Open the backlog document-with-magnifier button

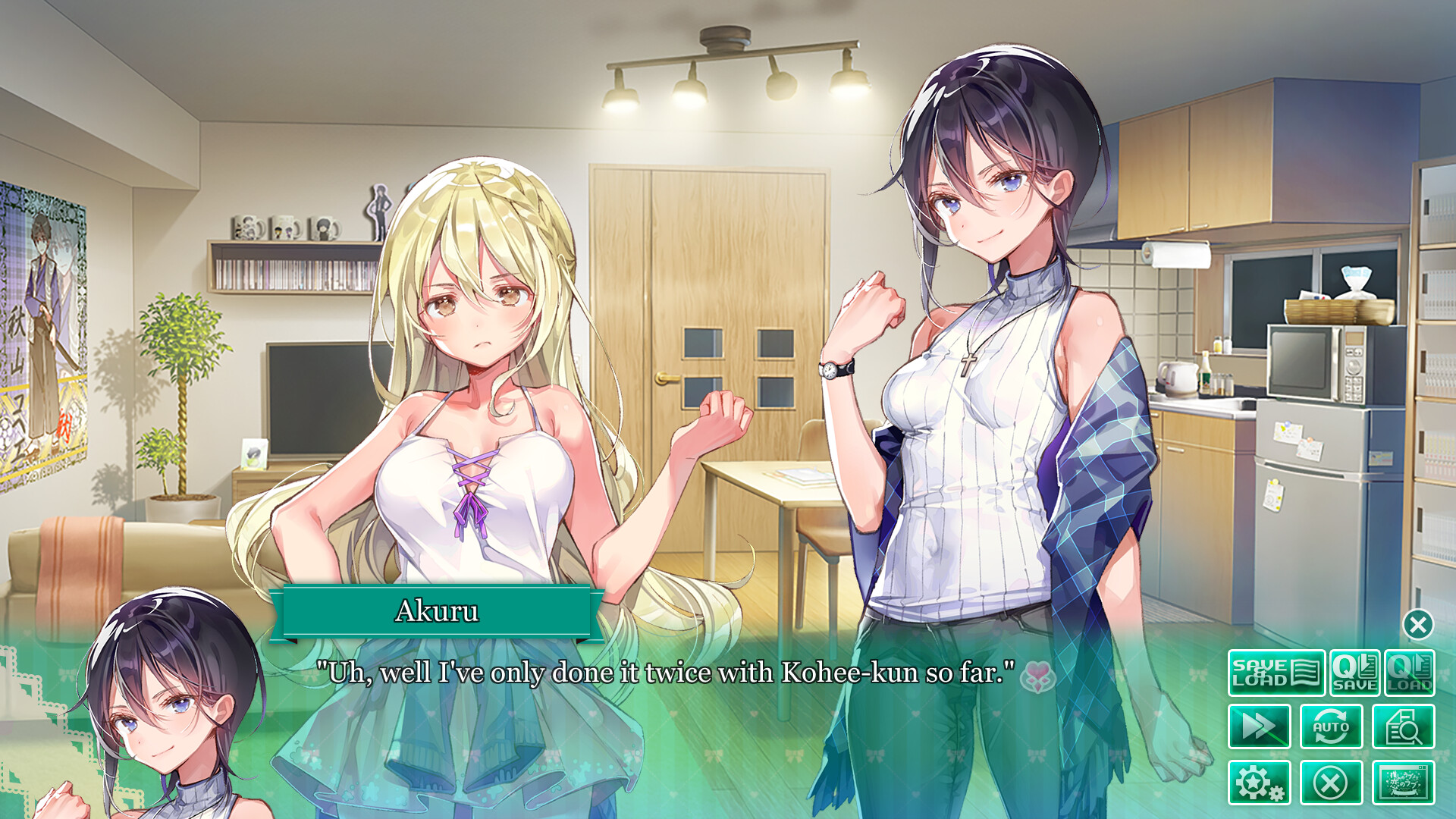[x=1403, y=726]
